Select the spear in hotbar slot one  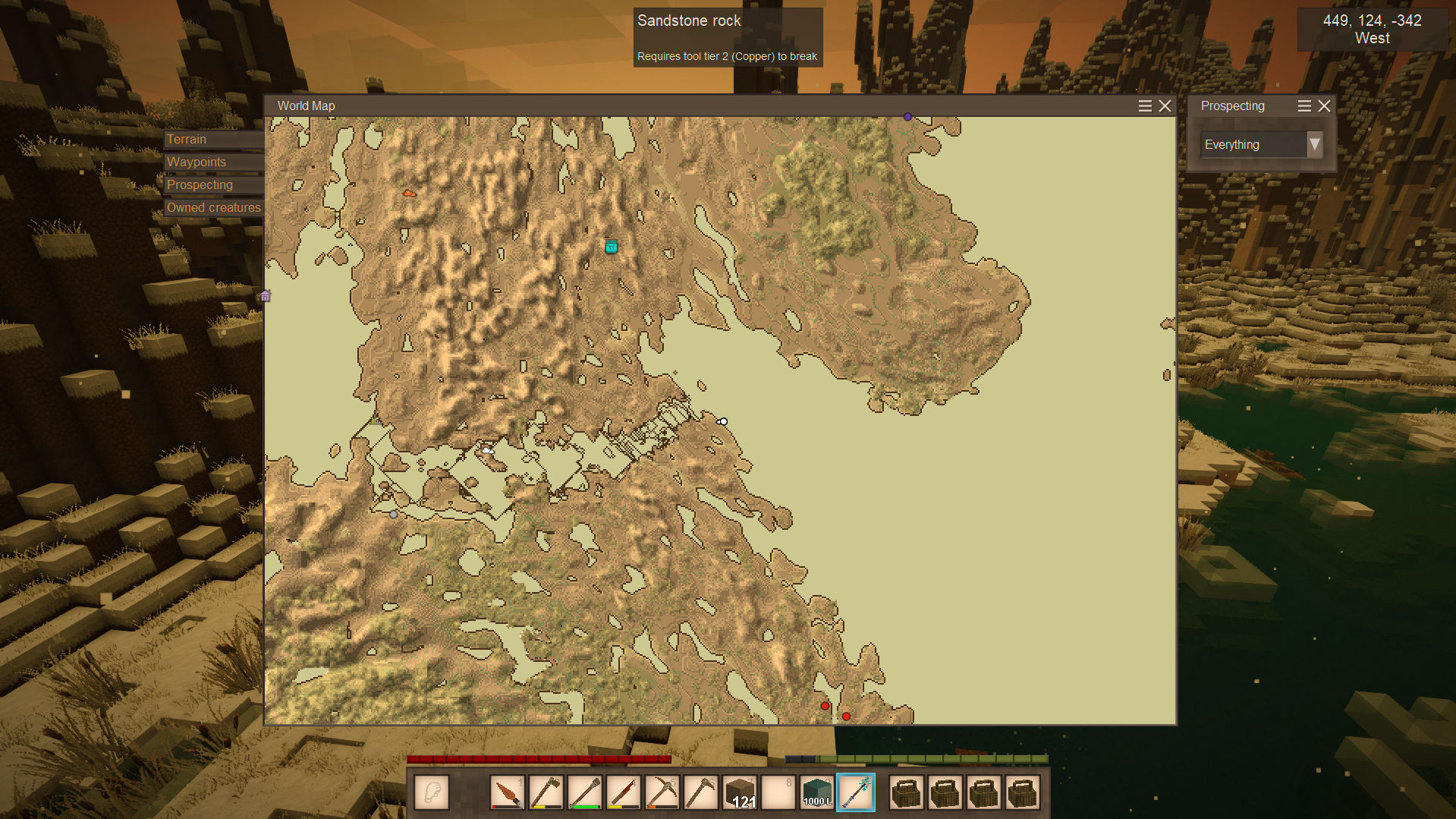tap(507, 793)
